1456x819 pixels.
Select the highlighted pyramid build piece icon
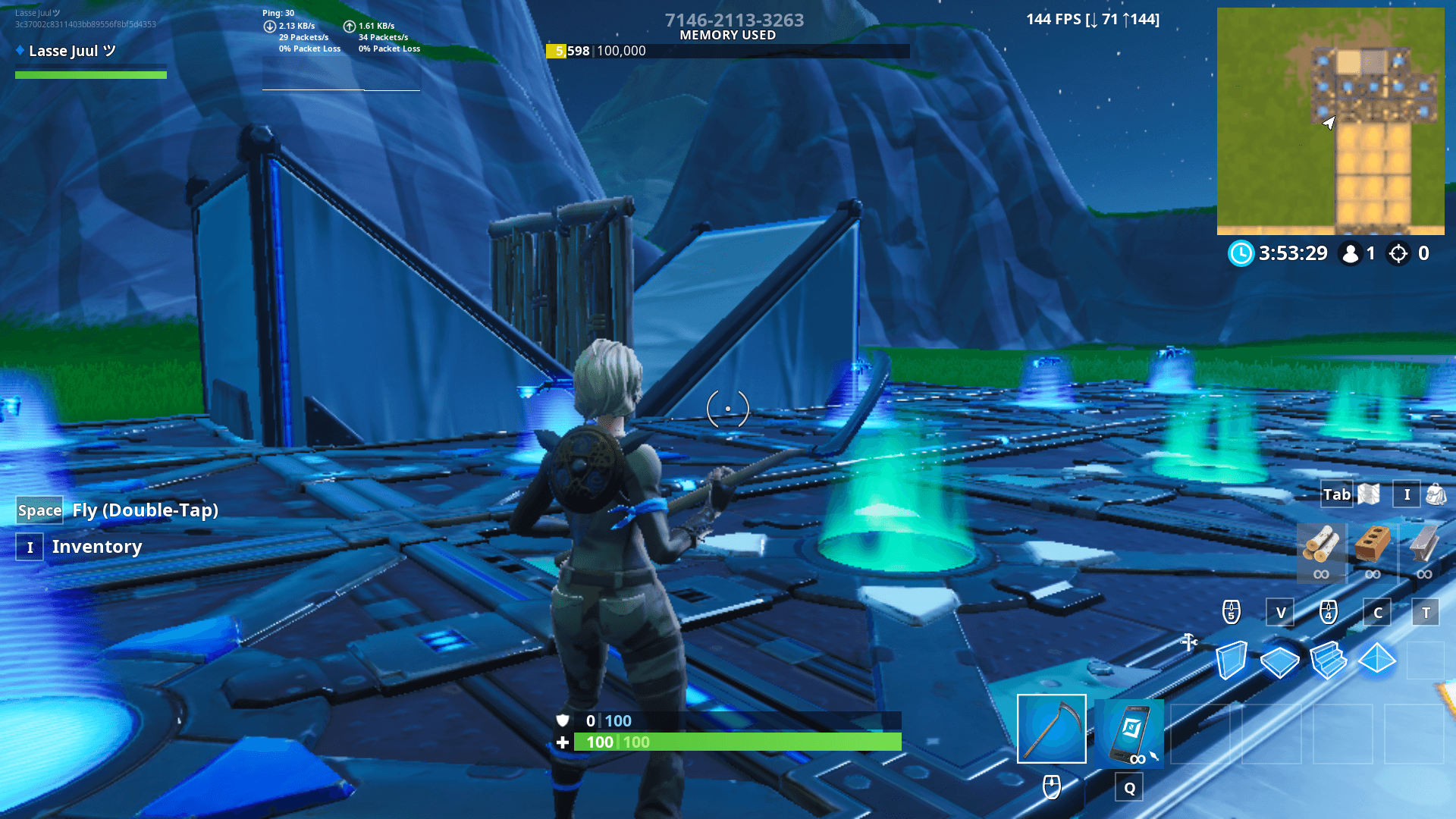tap(1376, 660)
